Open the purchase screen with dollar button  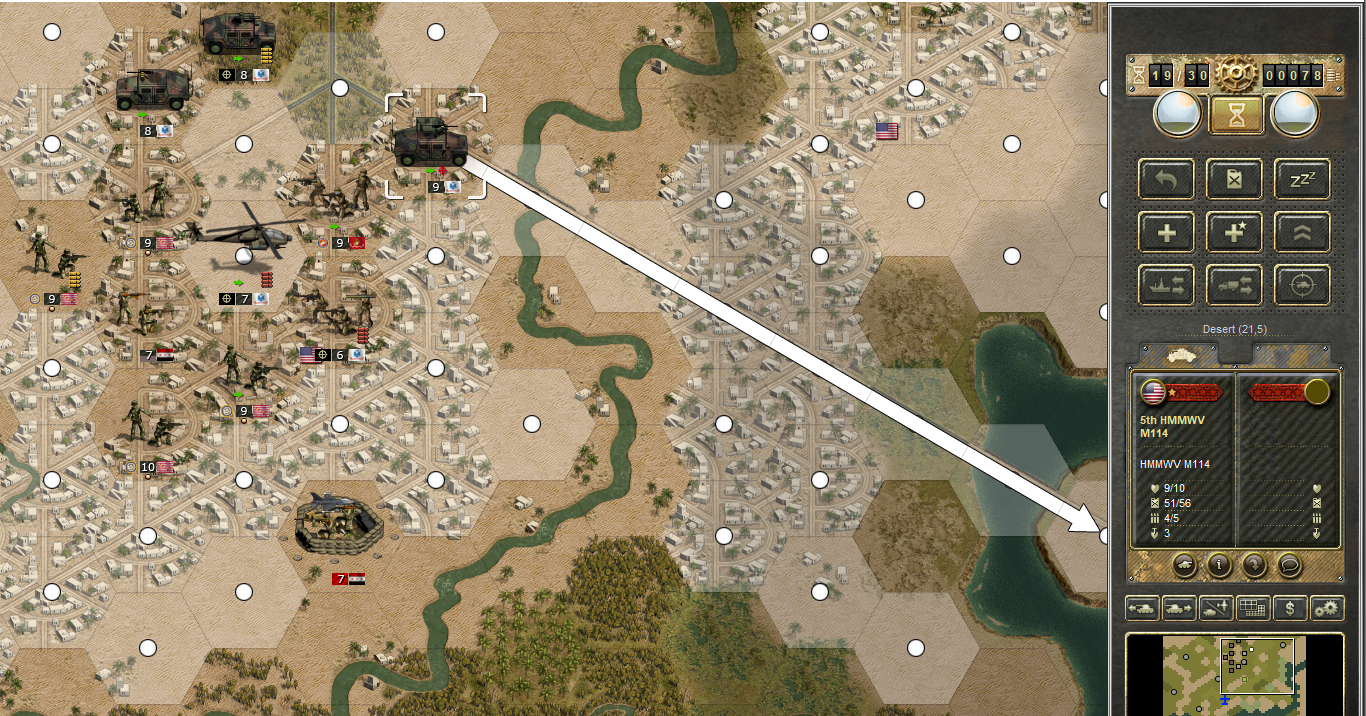(1290, 607)
